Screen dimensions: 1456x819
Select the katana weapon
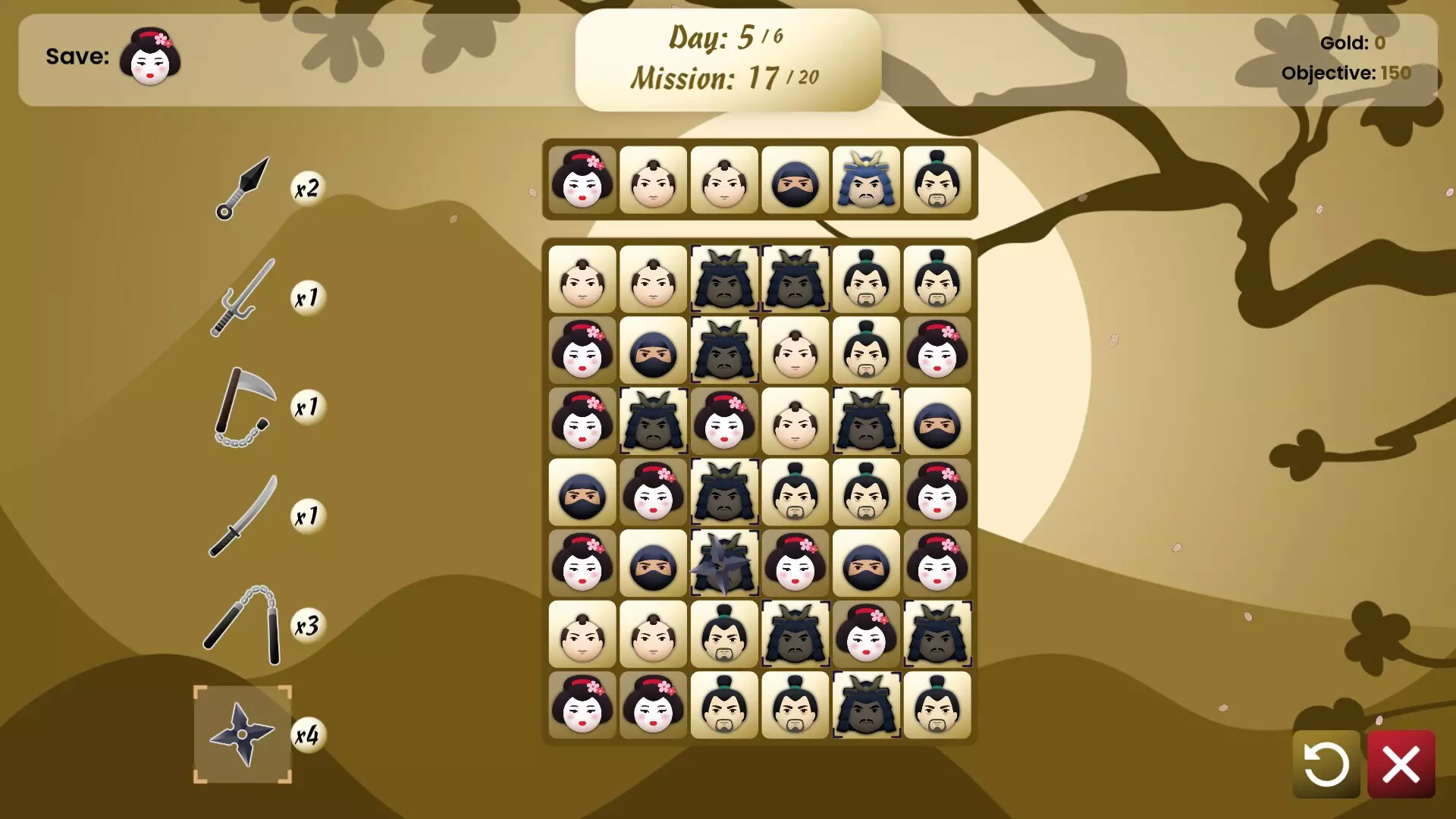click(x=243, y=516)
